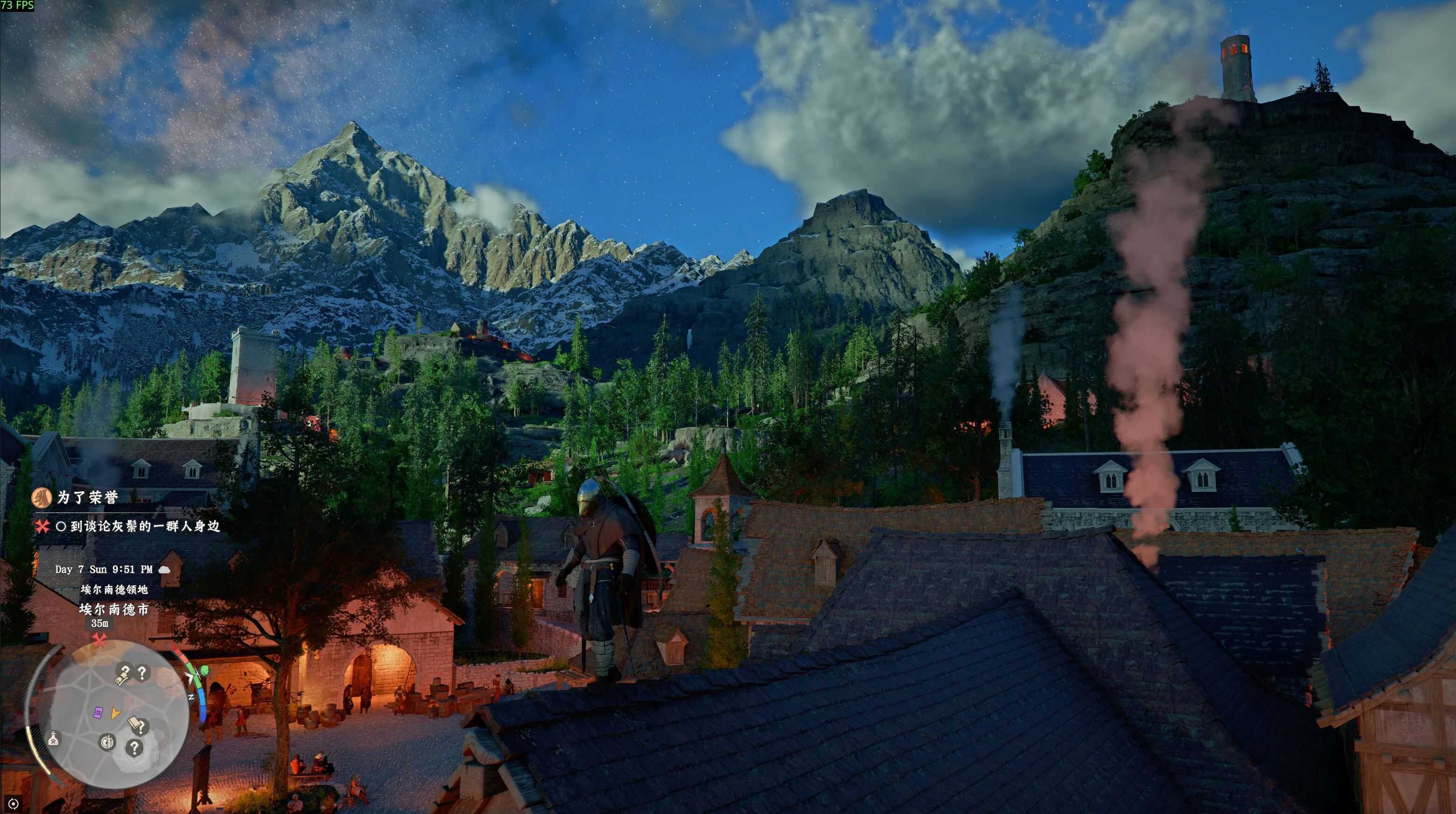
Task: Select the green head icon beside the minimap
Action: coord(203,669)
